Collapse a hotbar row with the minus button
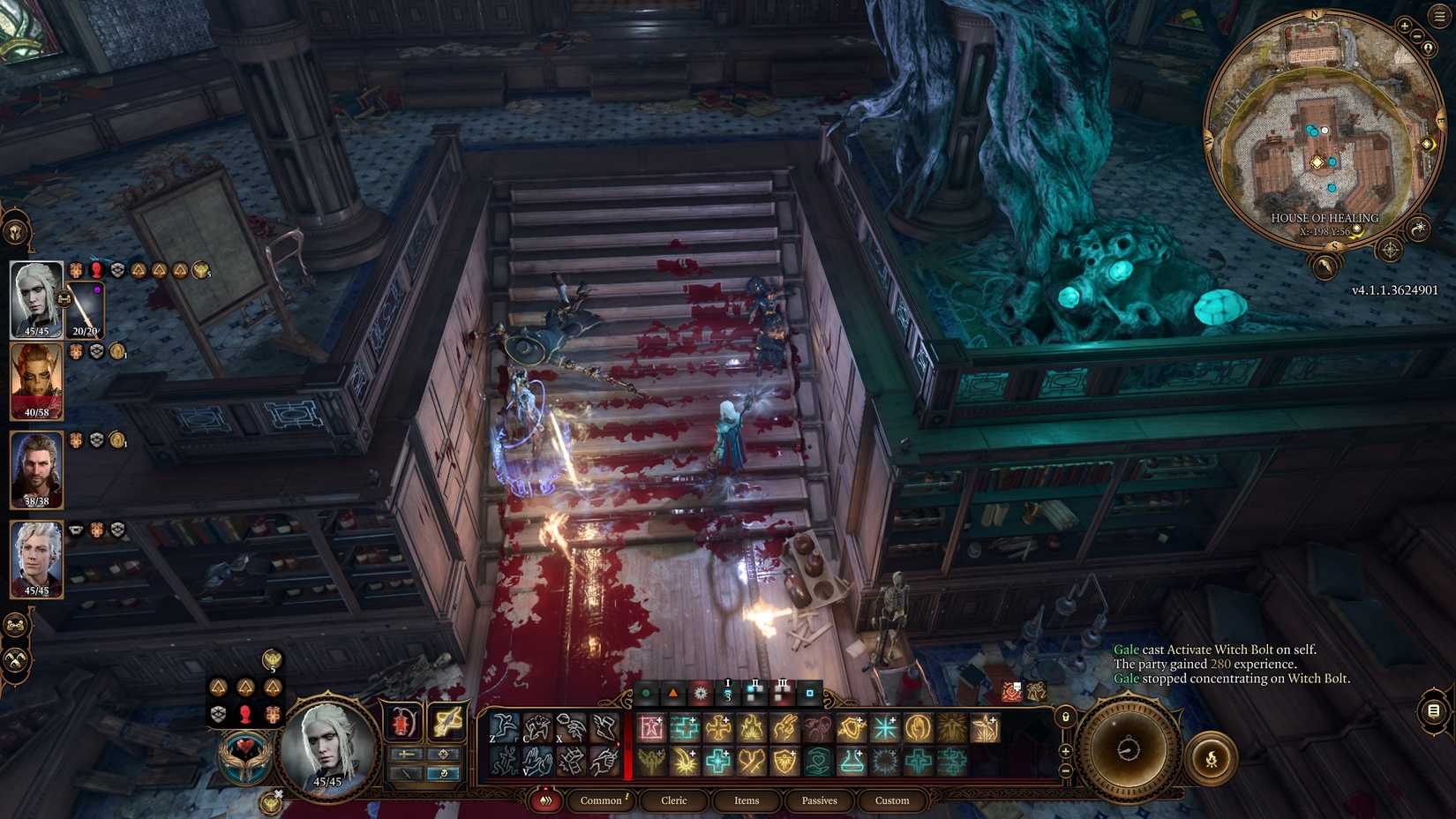Image resolution: width=1456 pixels, height=819 pixels. click(x=1066, y=770)
